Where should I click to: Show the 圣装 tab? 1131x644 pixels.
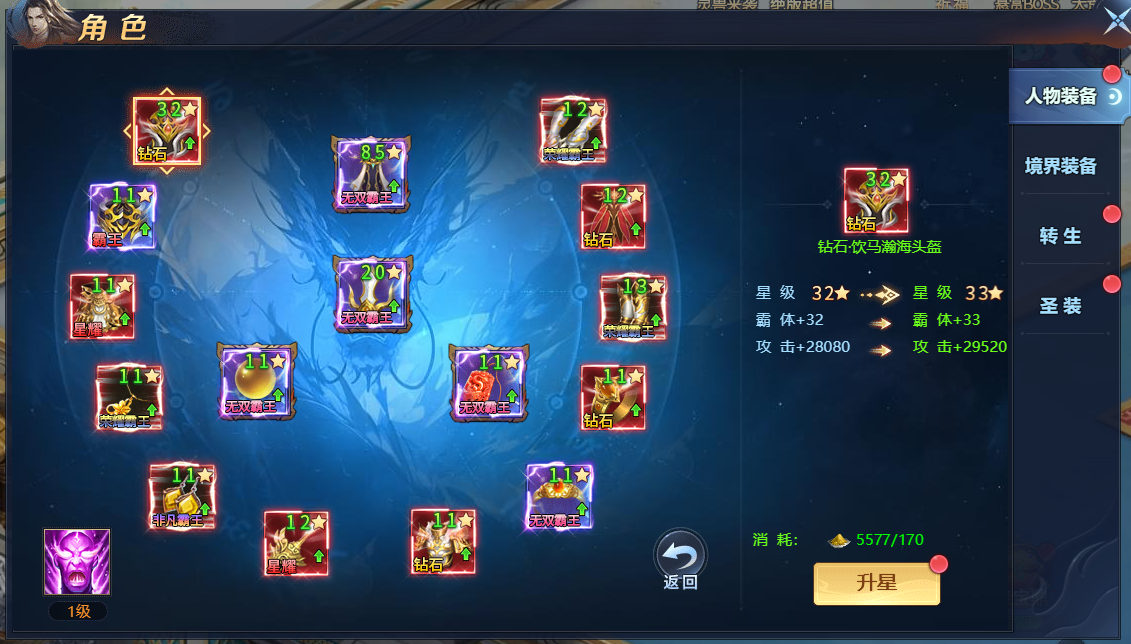click(1061, 306)
